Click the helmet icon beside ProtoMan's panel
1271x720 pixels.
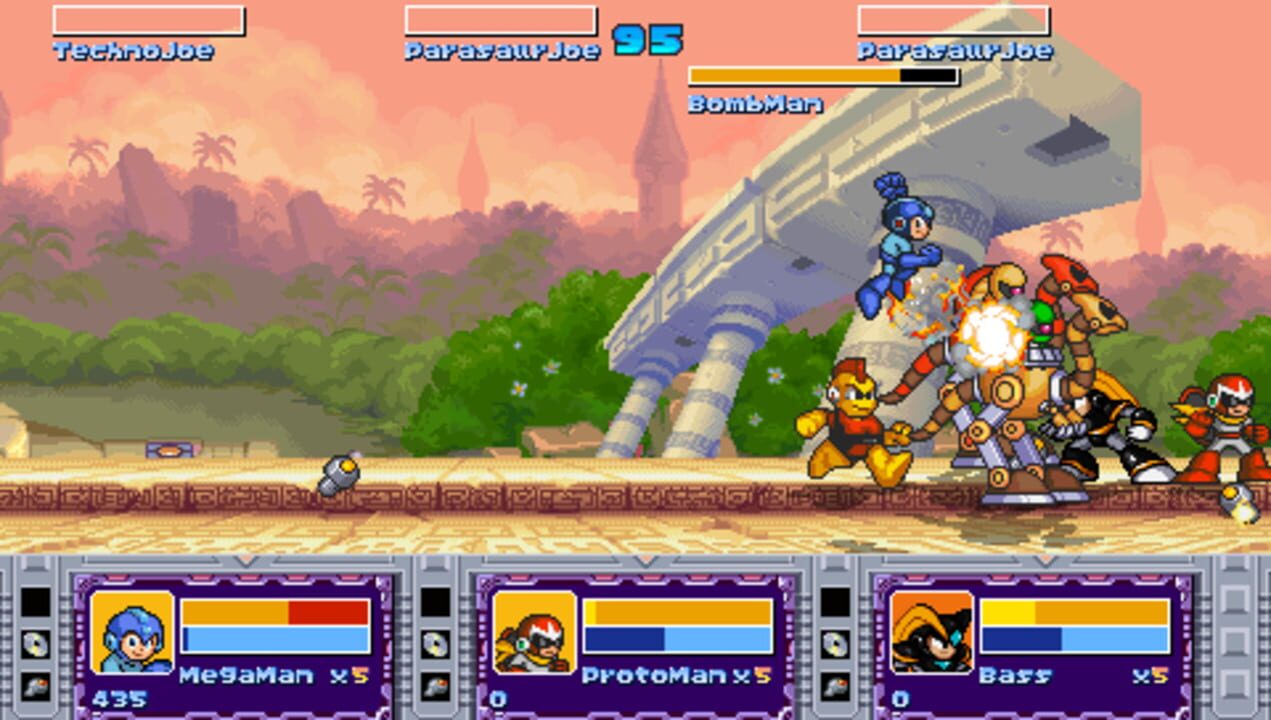(x=435, y=686)
